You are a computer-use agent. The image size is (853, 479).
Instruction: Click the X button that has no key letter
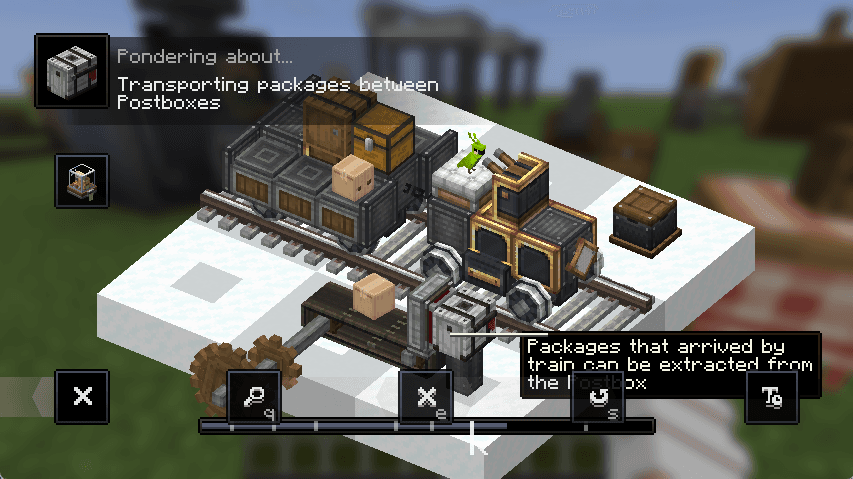[82, 397]
